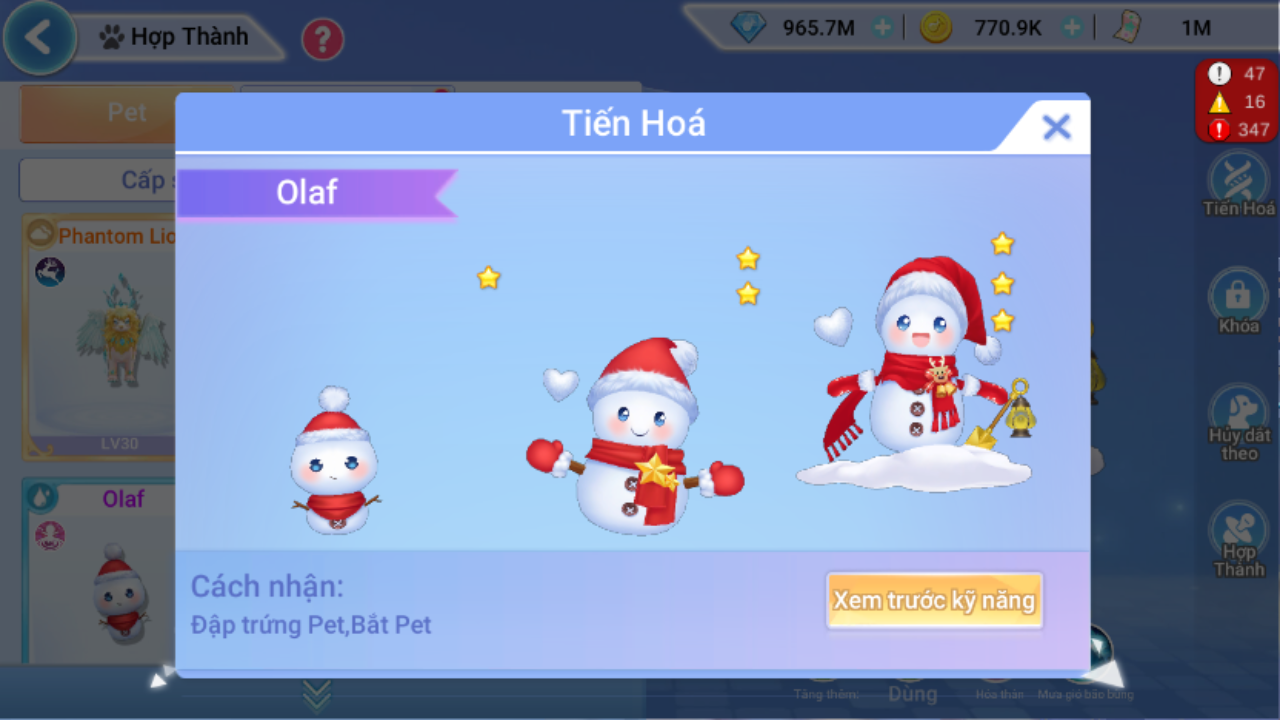Select the Olaf pet card
The height and width of the screenshot is (720, 1280).
100,570
